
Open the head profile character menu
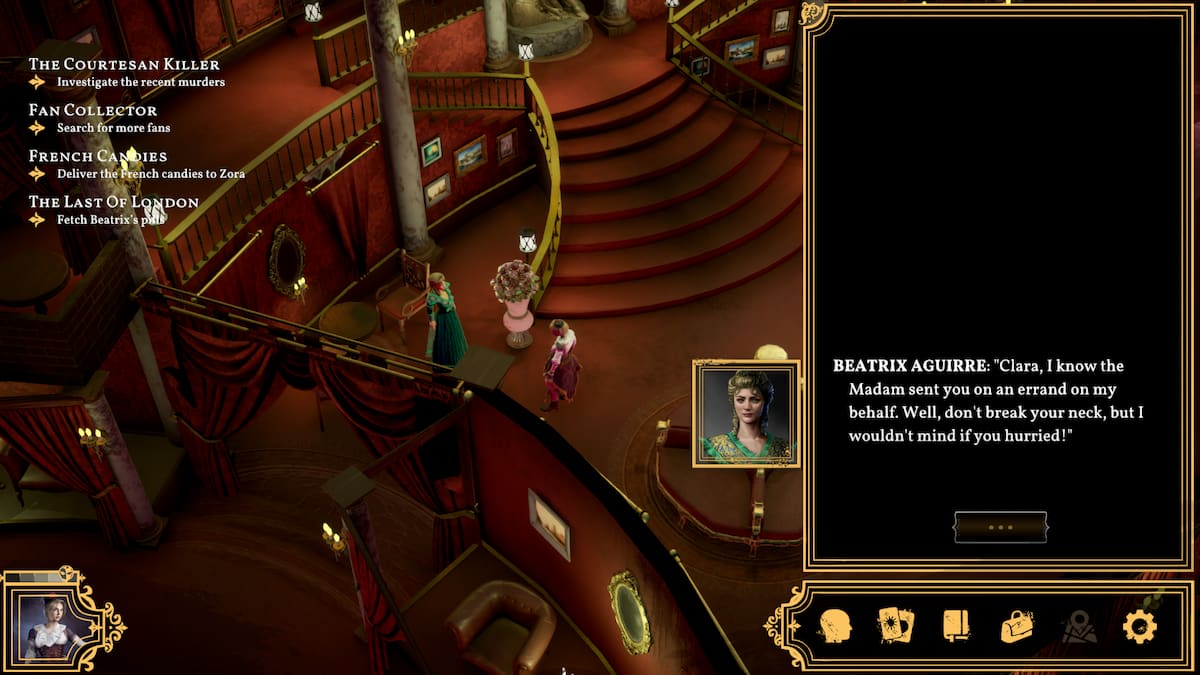coord(834,626)
